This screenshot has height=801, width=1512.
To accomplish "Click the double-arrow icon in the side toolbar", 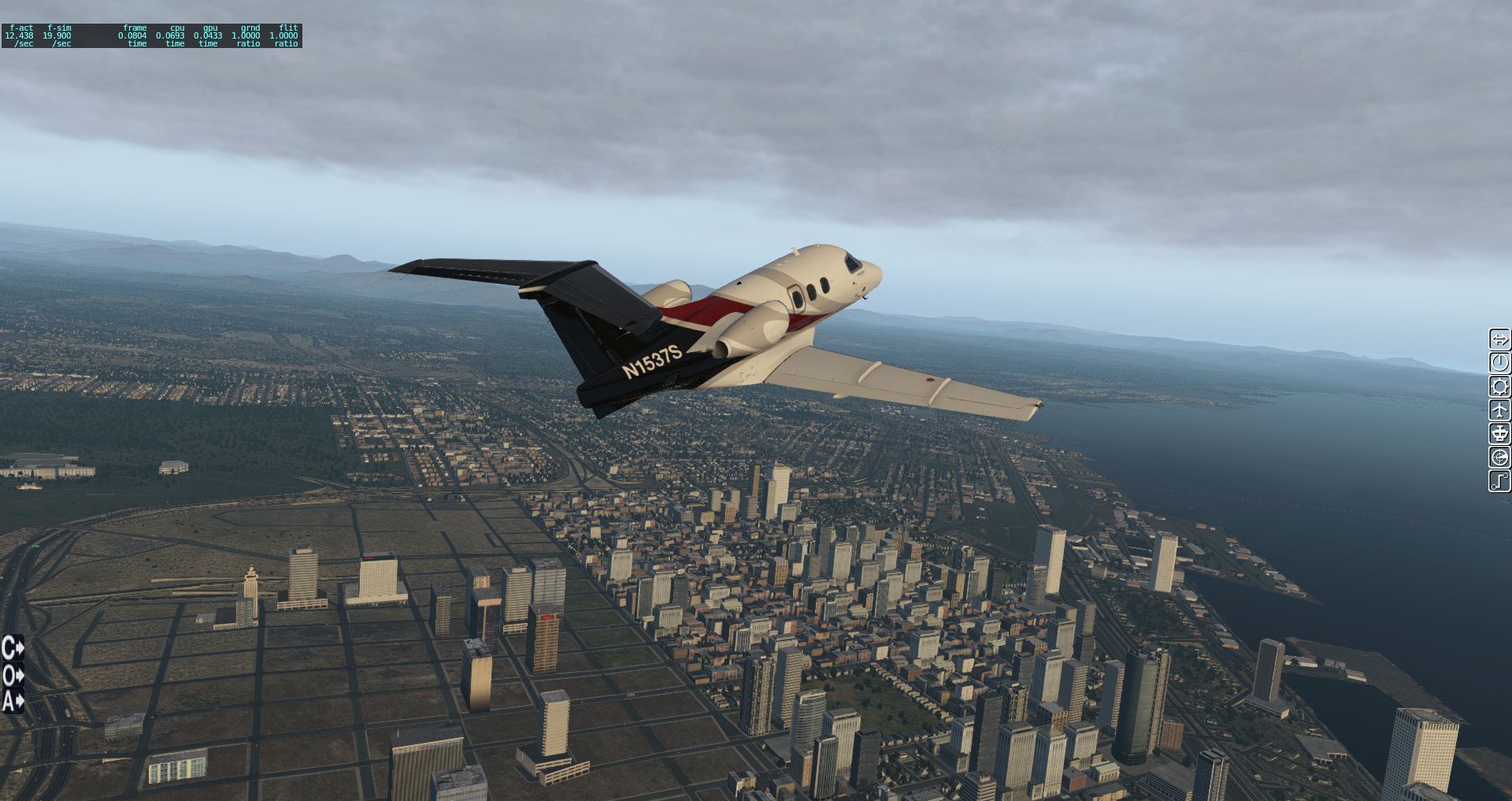I will pos(1499,339).
